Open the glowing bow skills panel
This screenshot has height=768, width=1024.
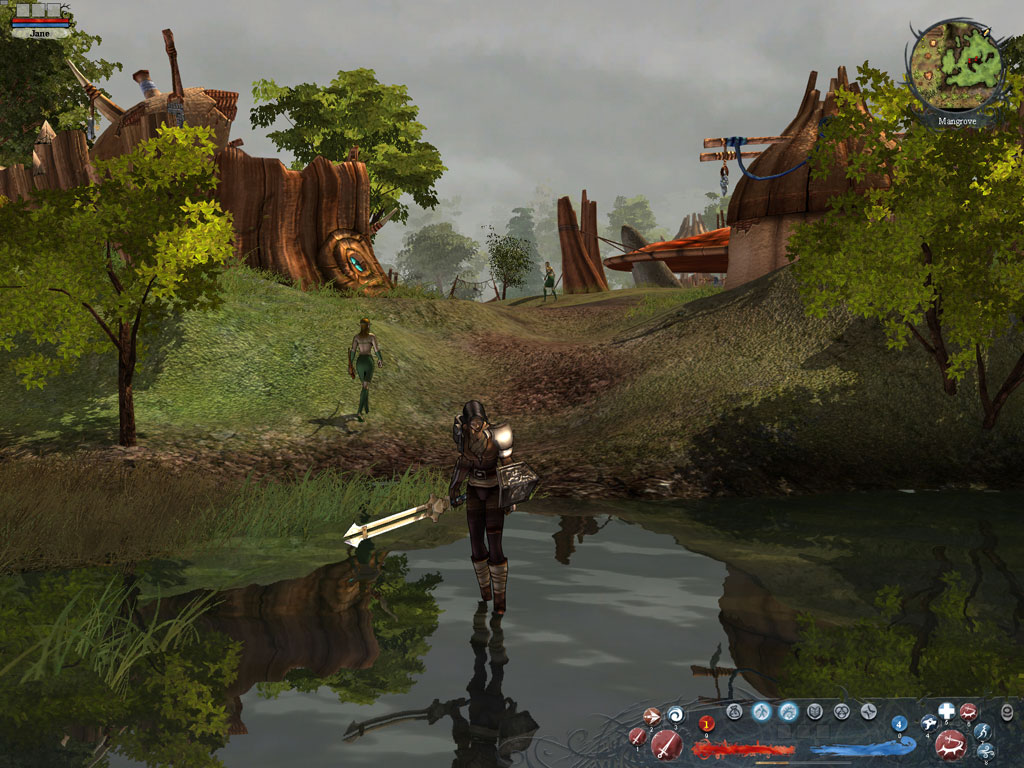click(788, 712)
